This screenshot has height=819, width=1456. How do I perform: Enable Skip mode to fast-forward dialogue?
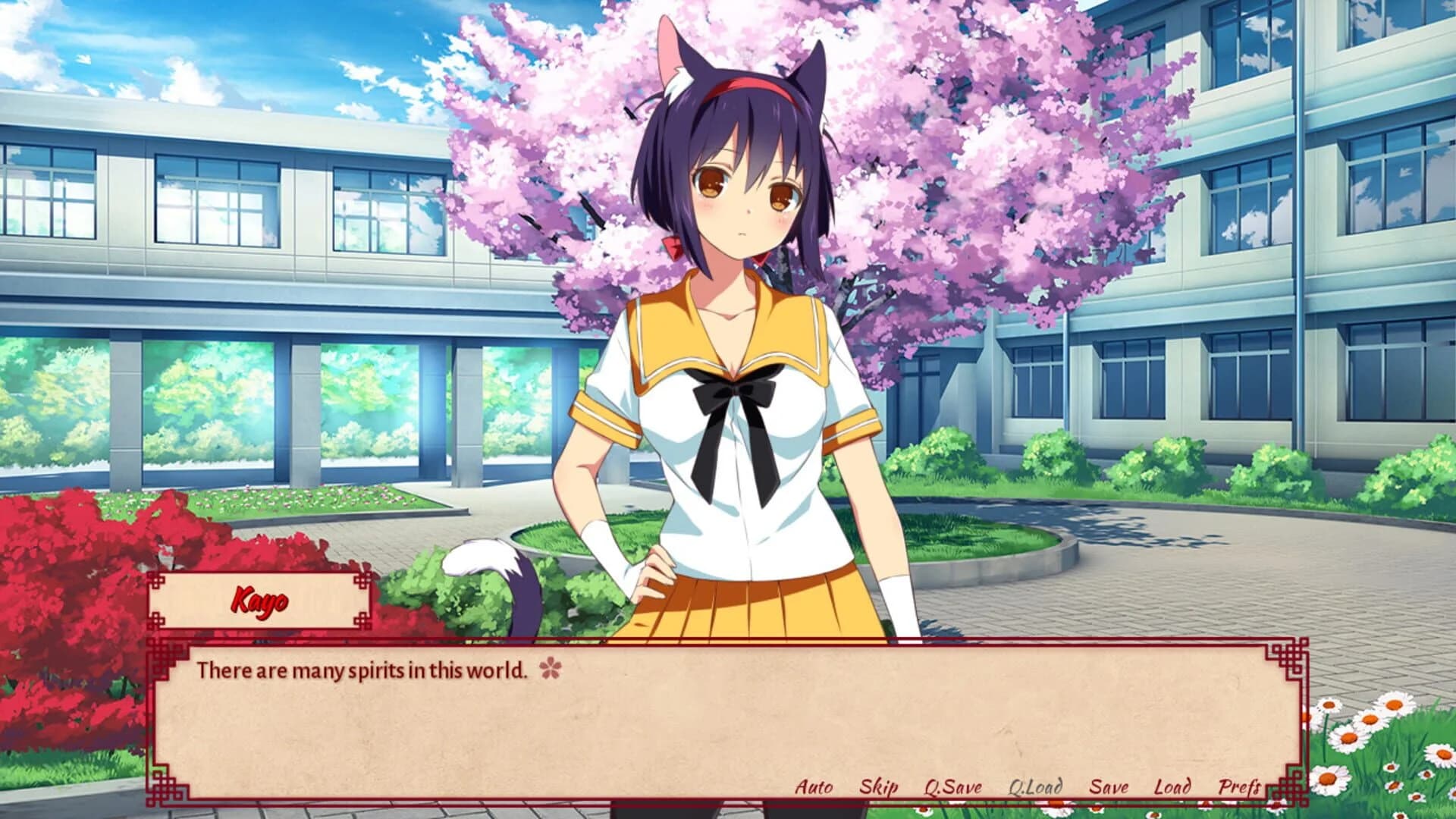[x=879, y=787]
